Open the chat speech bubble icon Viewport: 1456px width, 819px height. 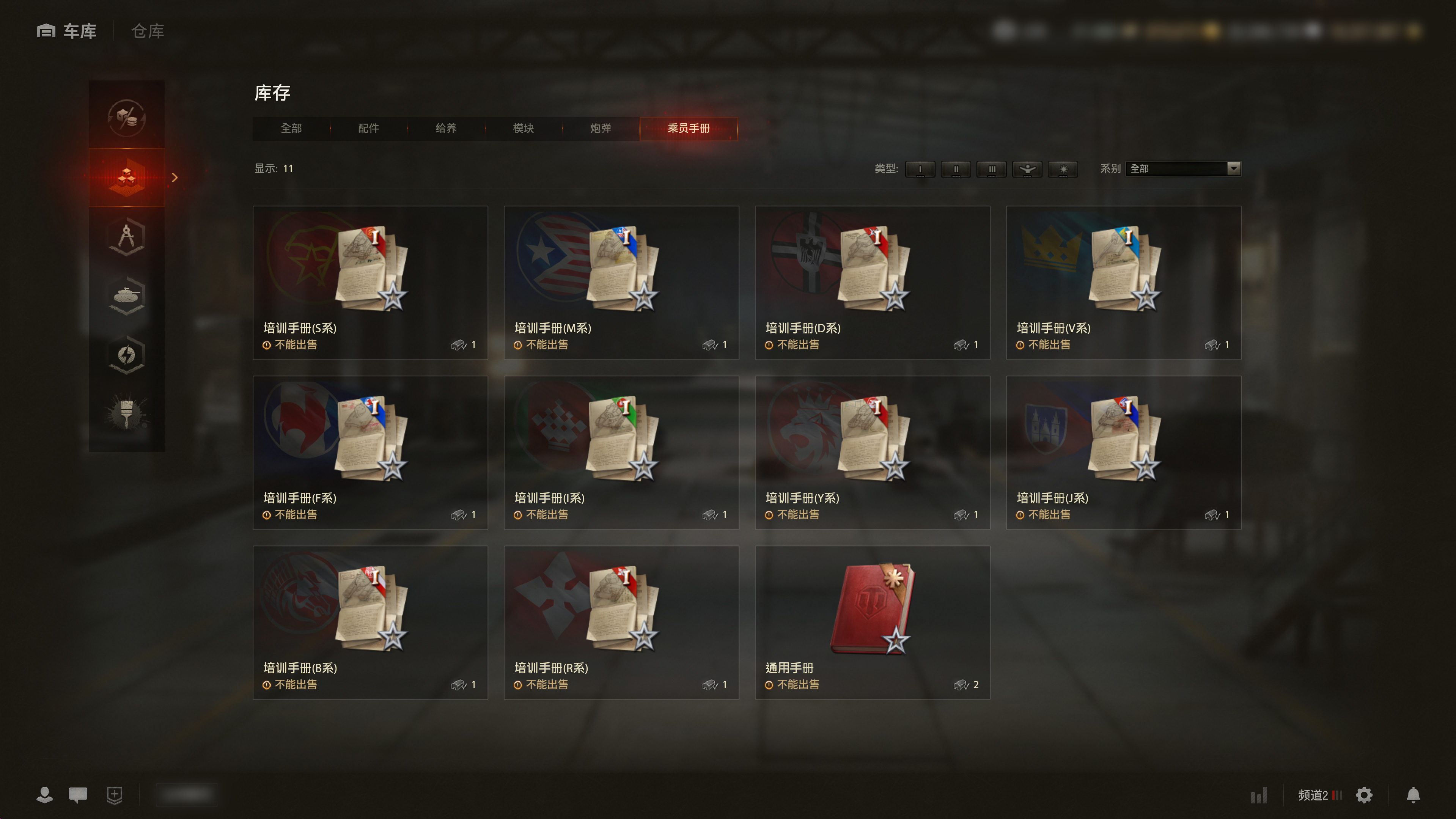[x=78, y=795]
